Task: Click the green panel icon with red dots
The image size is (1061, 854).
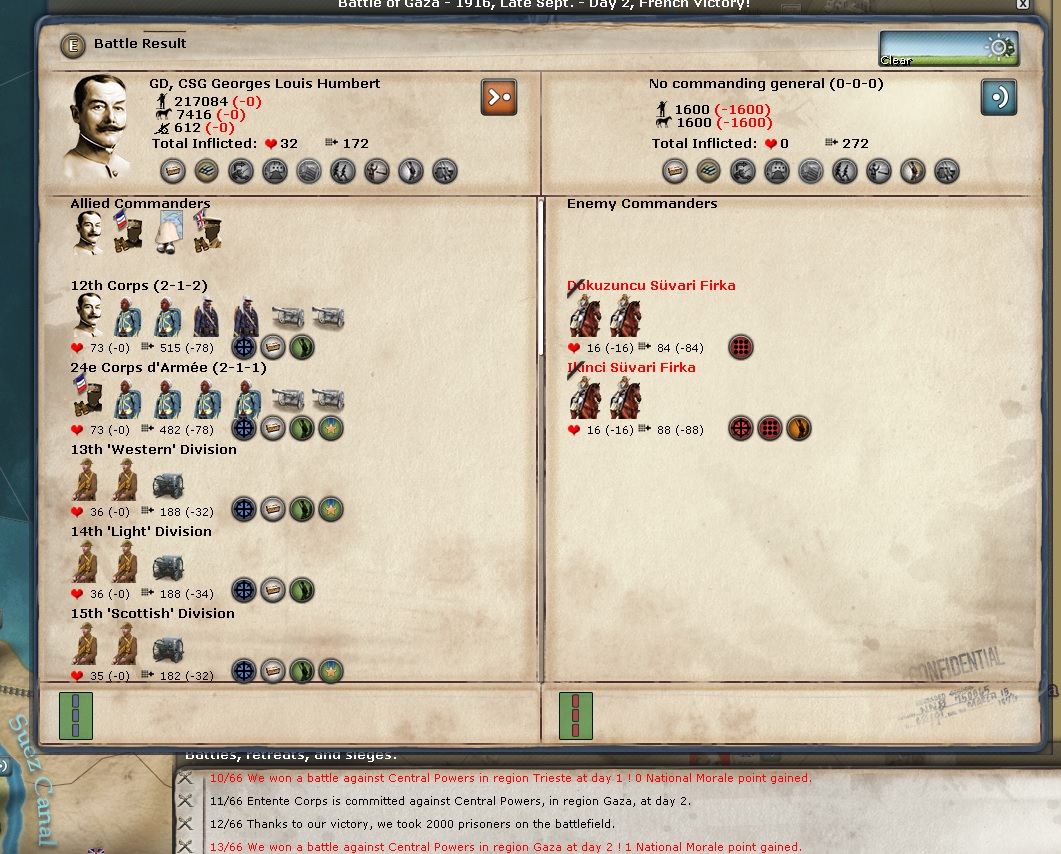Action: pyautogui.click(x=575, y=716)
